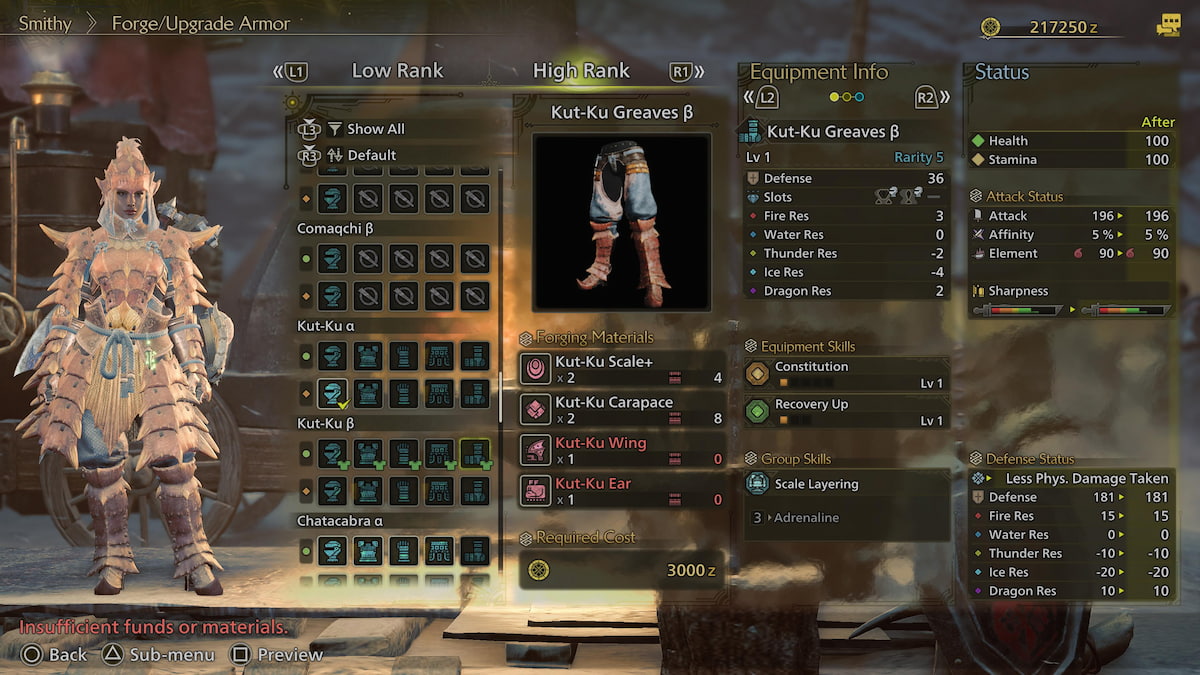Choose the Constitution equipment skill
Screen dimensions: 1200x675
point(845,374)
